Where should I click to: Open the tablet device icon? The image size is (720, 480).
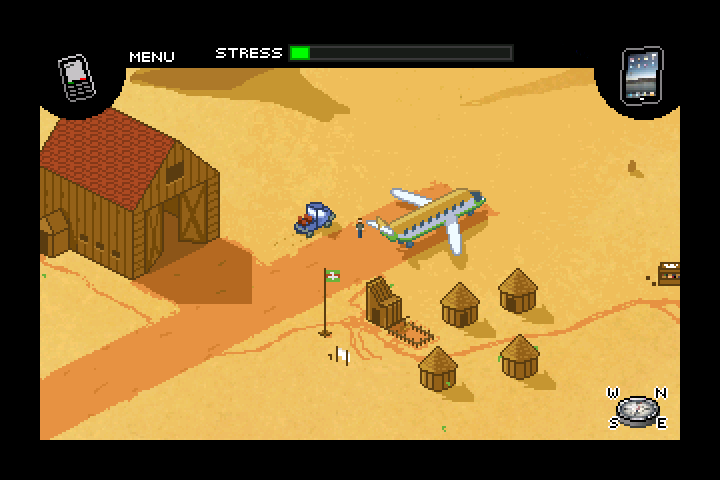coord(641,74)
